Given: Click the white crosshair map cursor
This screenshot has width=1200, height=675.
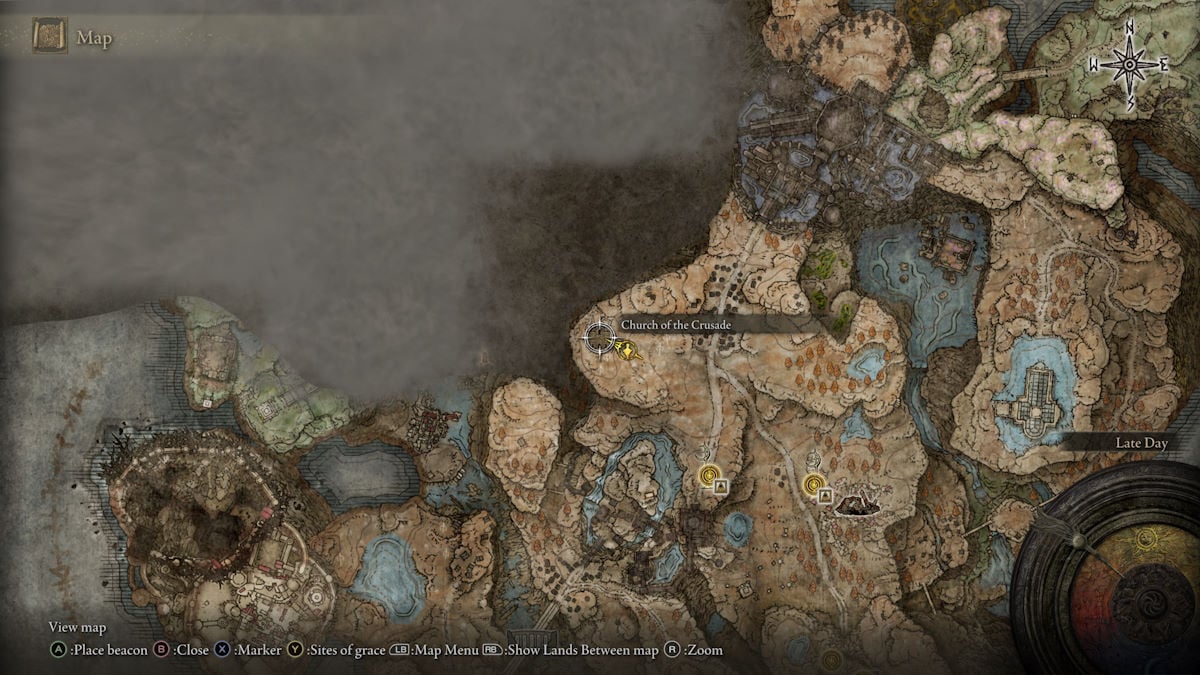Looking at the screenshot, I should 599,338.
